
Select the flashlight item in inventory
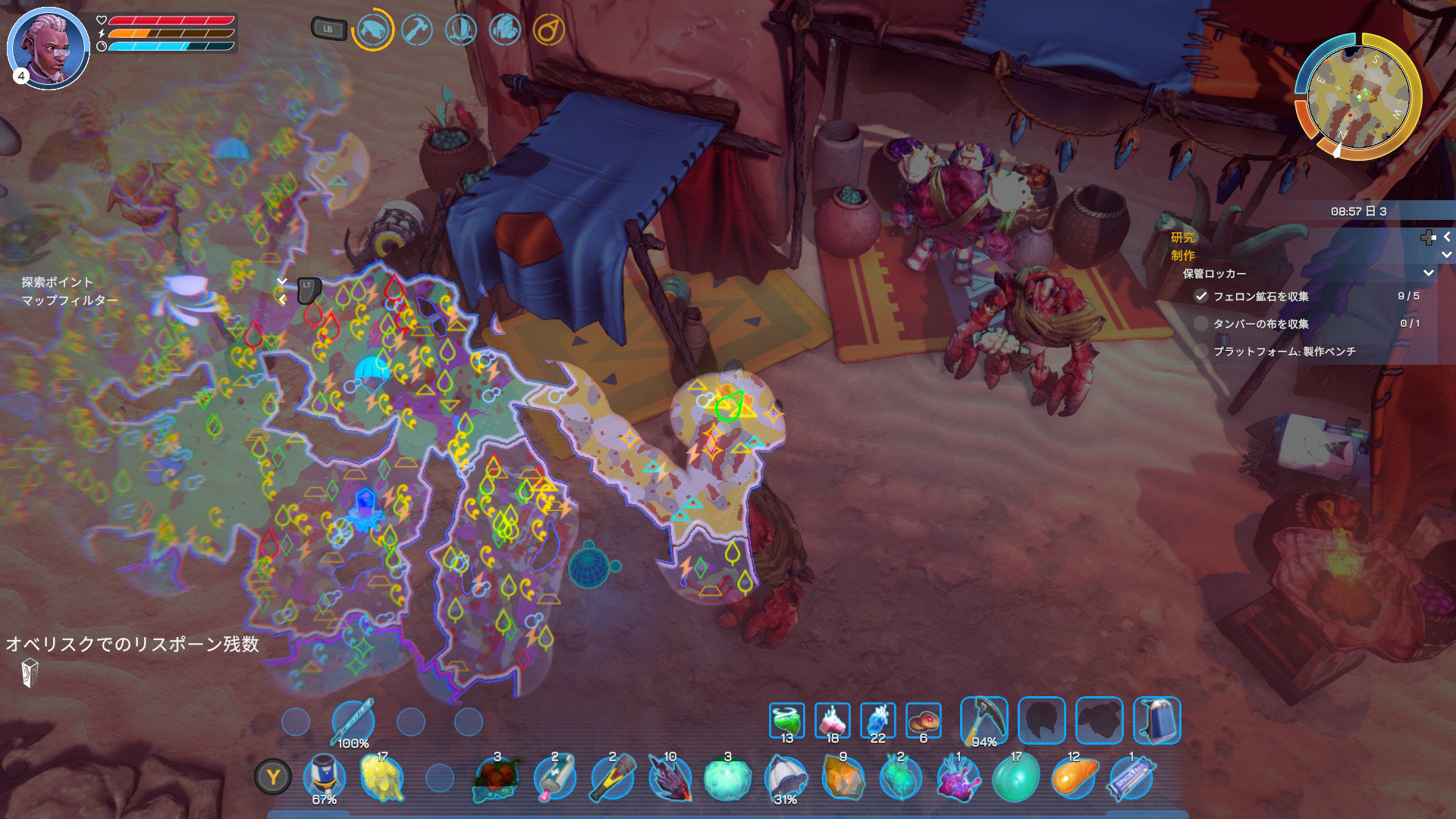613,779
